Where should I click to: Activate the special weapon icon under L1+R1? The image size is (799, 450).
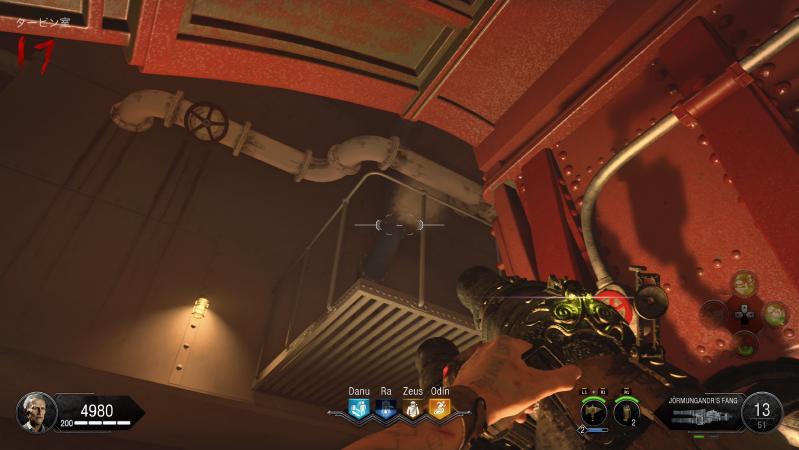coord(596,409)
